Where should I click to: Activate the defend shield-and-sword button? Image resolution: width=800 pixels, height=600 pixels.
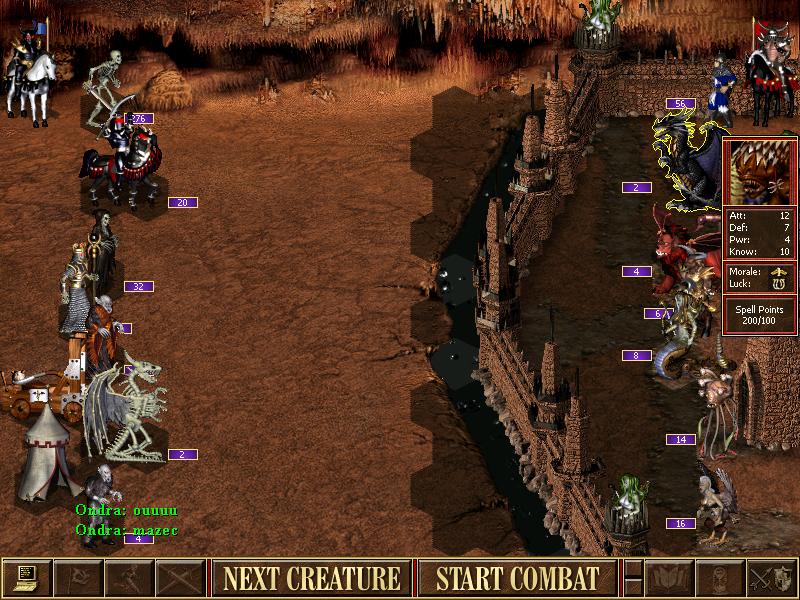click(771, 578)
